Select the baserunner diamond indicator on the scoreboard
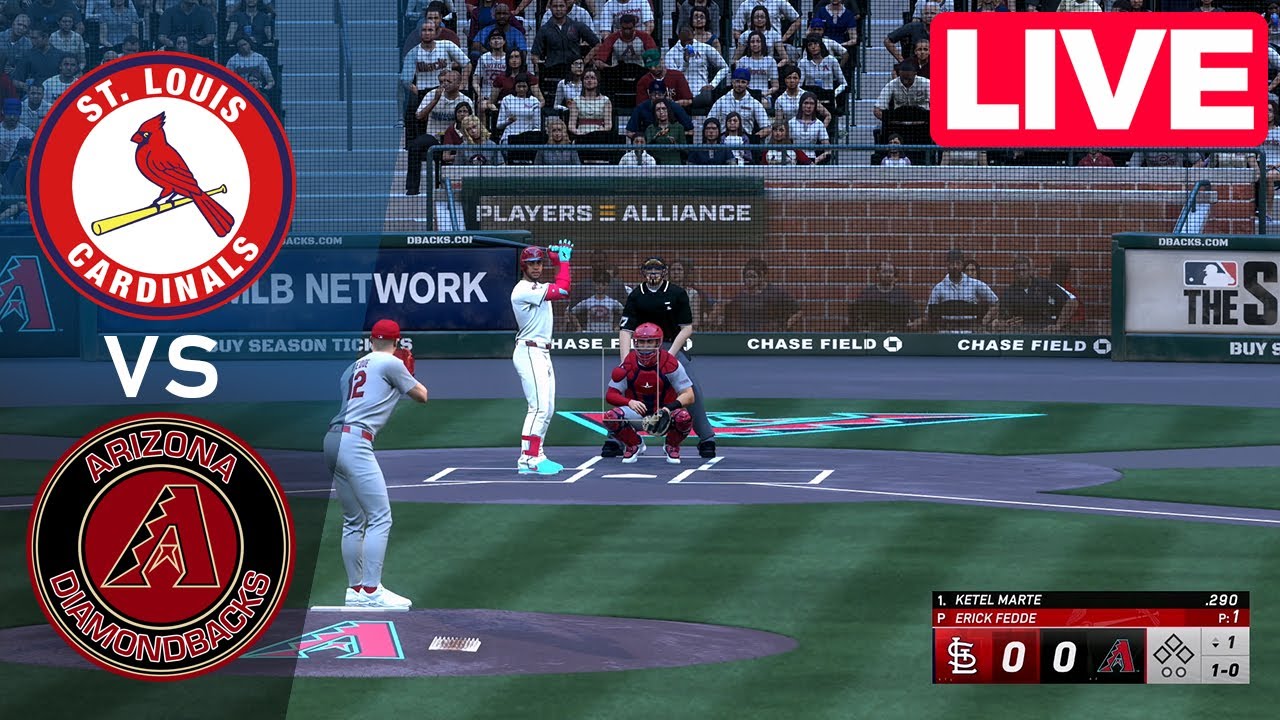Image resolution: width=1280 pixels, height=720 pixels. coord(1174,650)
